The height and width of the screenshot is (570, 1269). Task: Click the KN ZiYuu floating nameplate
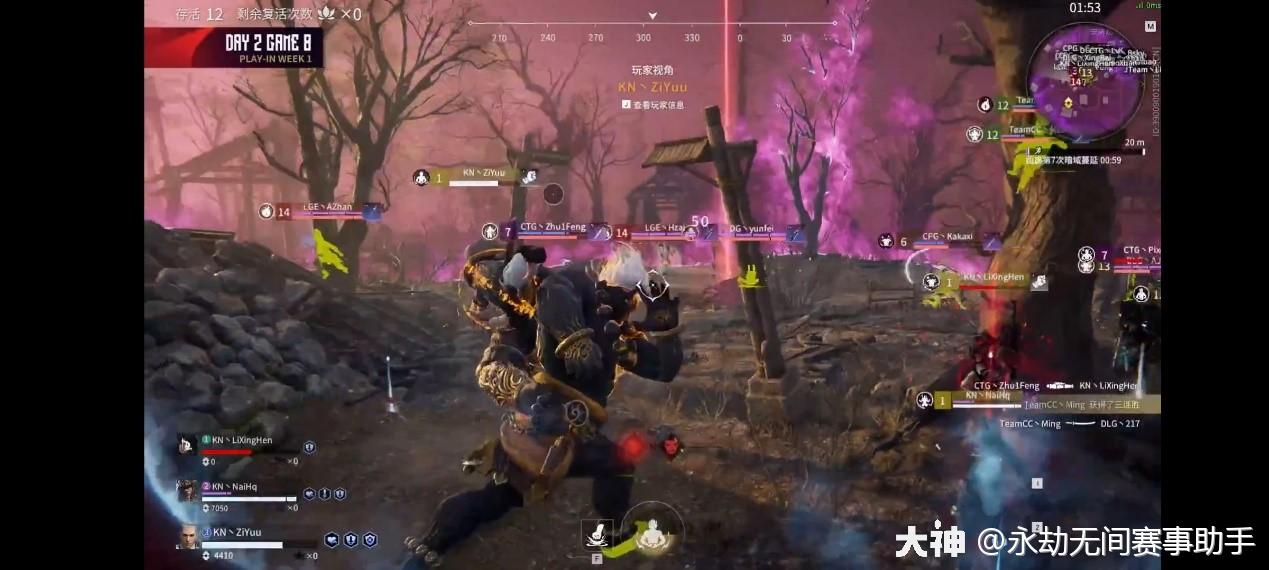(483, 173)
